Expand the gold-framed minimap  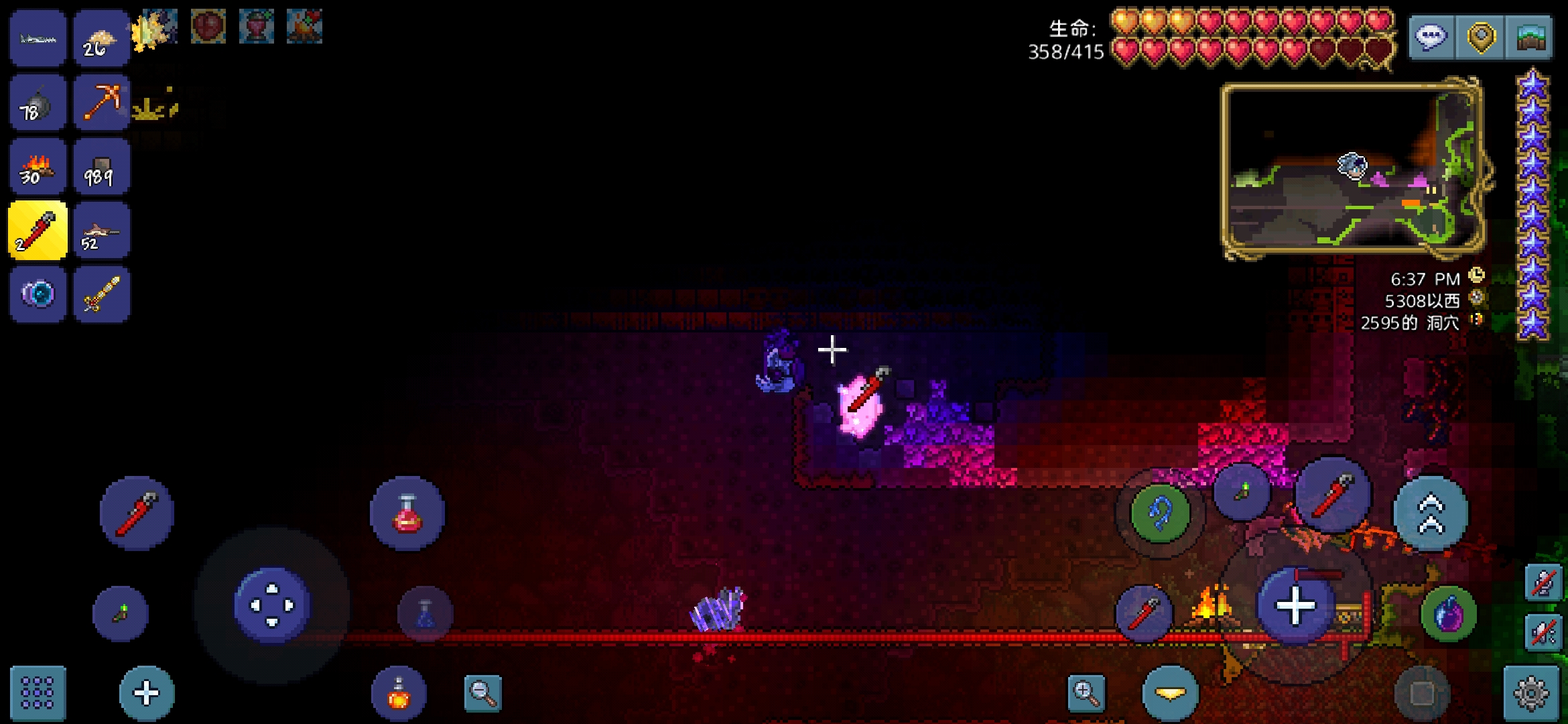click(1352, 170)
